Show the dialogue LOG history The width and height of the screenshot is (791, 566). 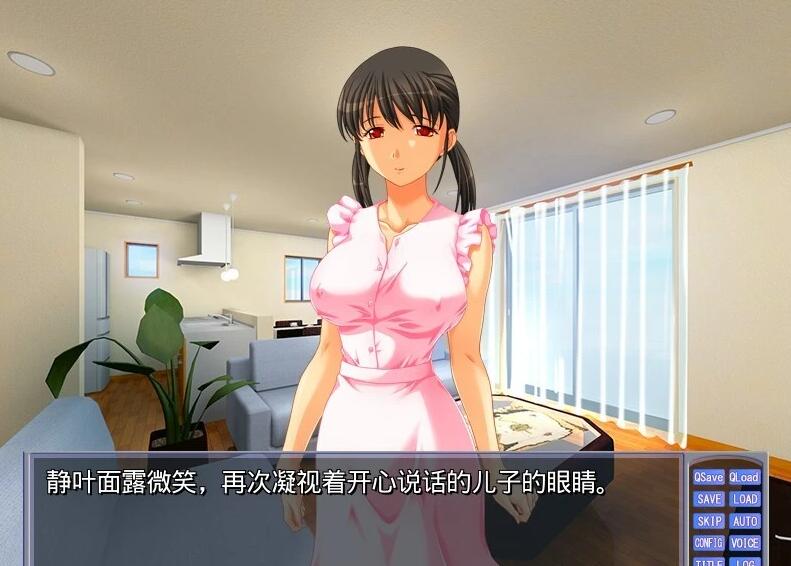click(744, 561)
